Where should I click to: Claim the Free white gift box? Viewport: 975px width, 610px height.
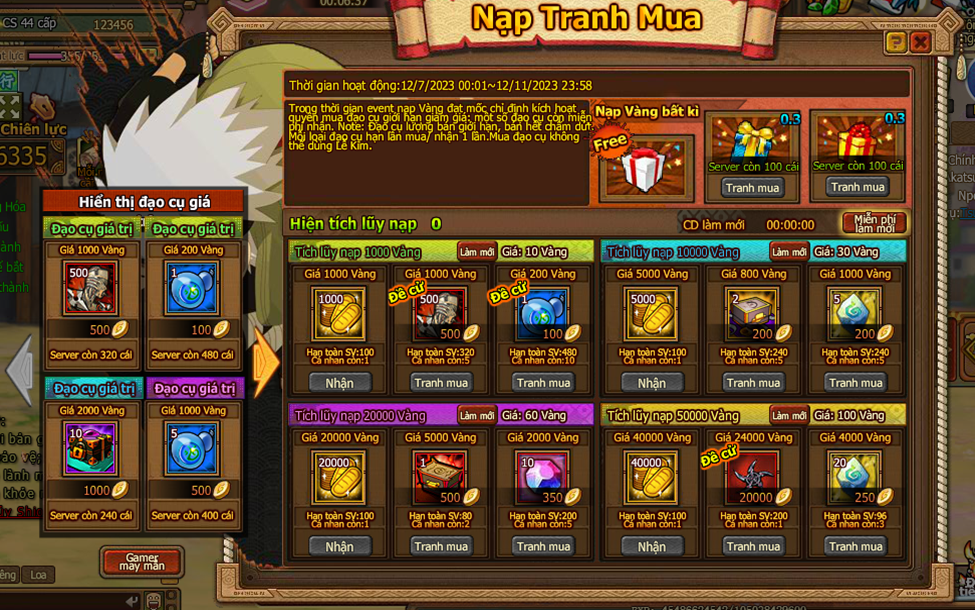tap(643, 168)
